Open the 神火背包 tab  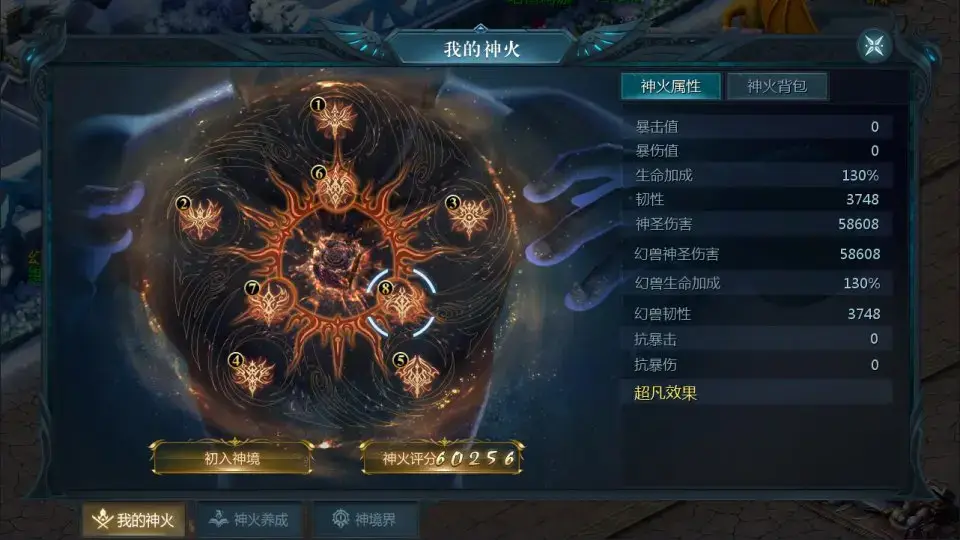(x=776, y=86)
